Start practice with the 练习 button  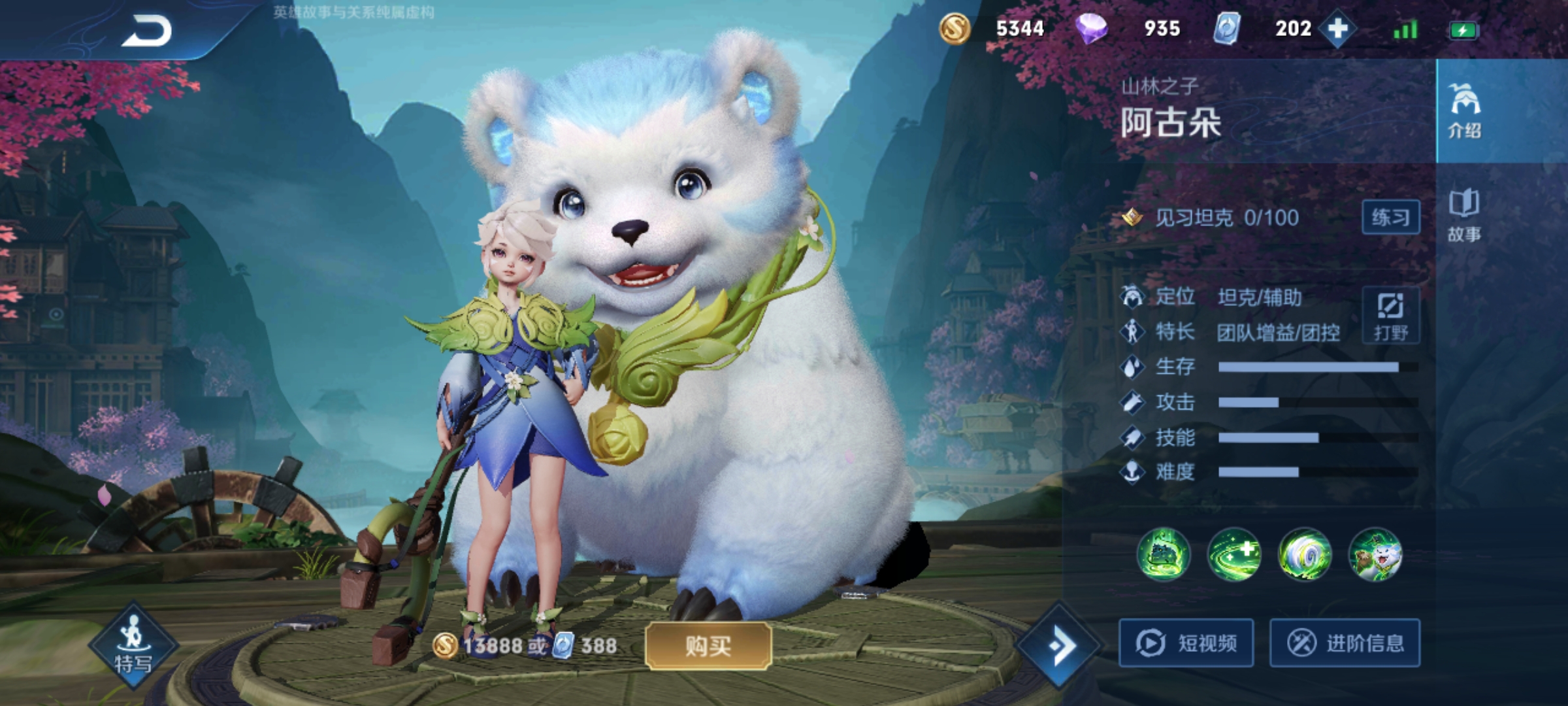click(x=1390, y=217)
